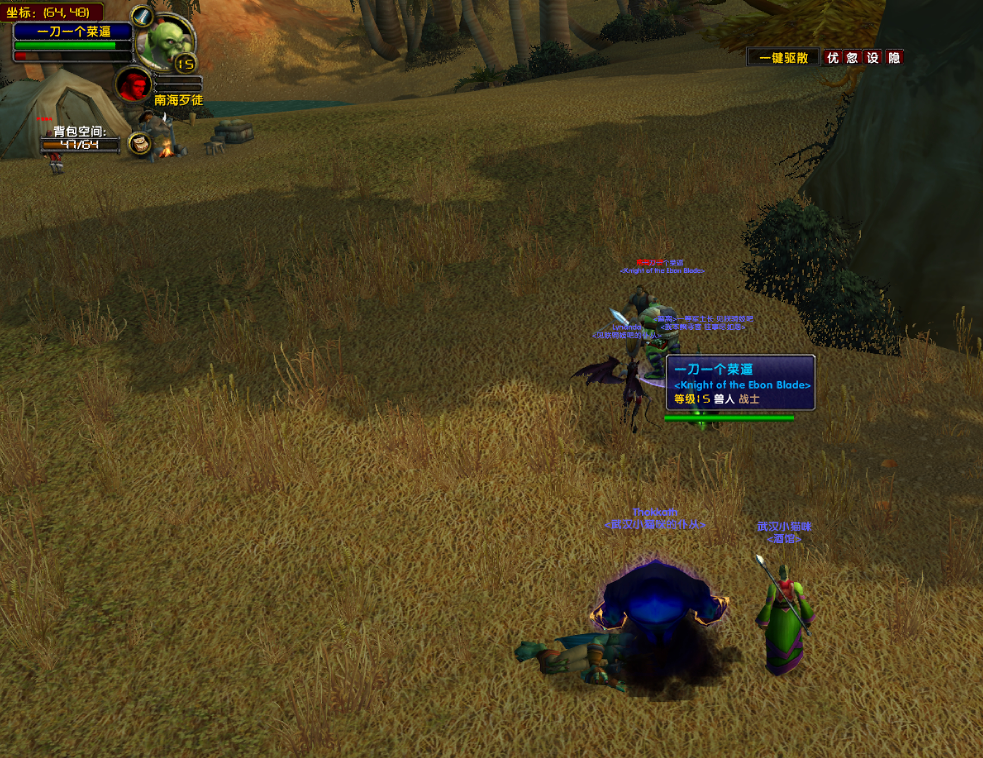Screen dimensions: 983x758
Task: Select the green orc player portrait
Action: click(x=161, y=42)
